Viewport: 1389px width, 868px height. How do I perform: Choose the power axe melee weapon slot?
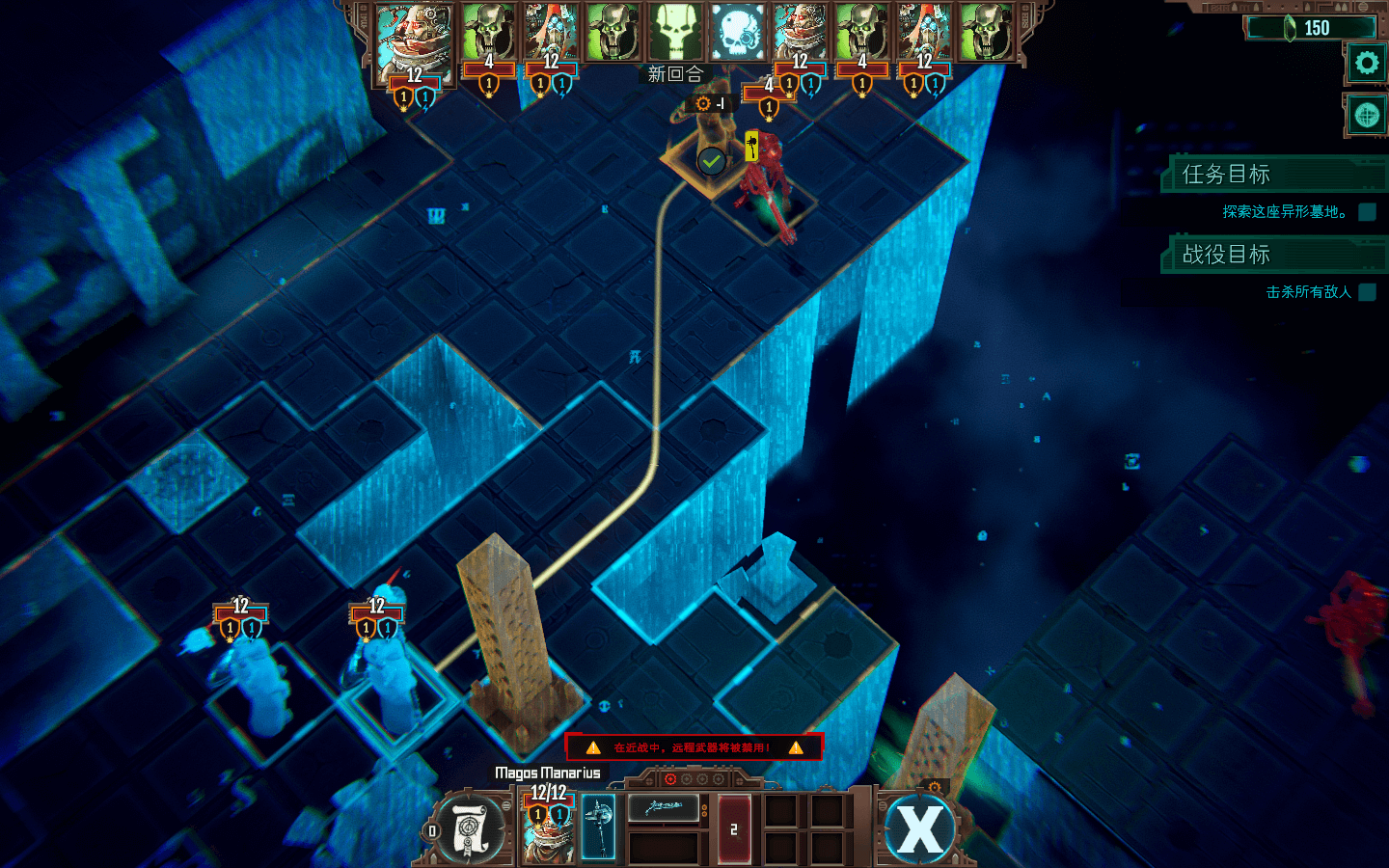click(598, 827)
